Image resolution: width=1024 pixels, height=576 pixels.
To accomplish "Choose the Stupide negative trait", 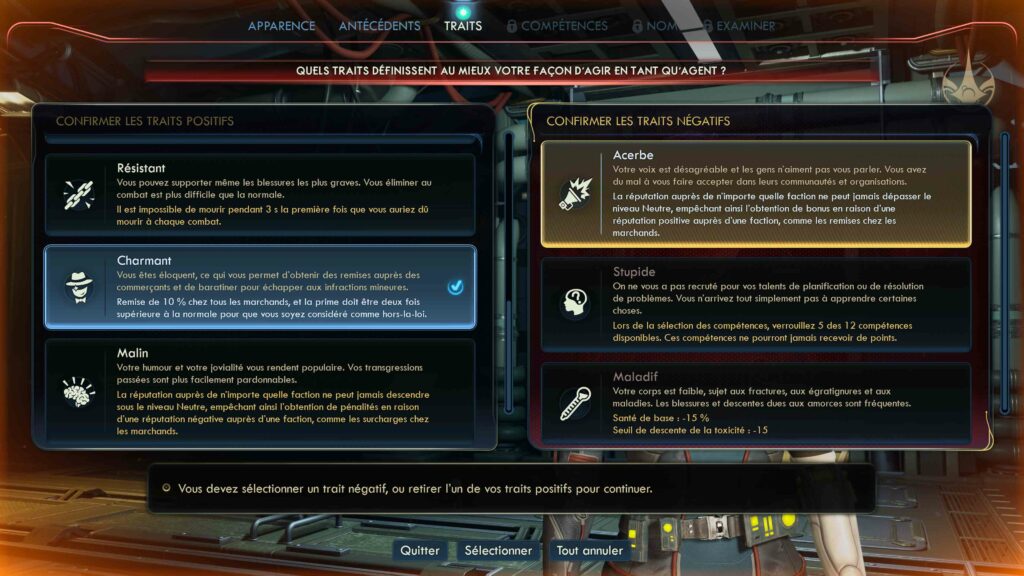I will pos(755,304).
